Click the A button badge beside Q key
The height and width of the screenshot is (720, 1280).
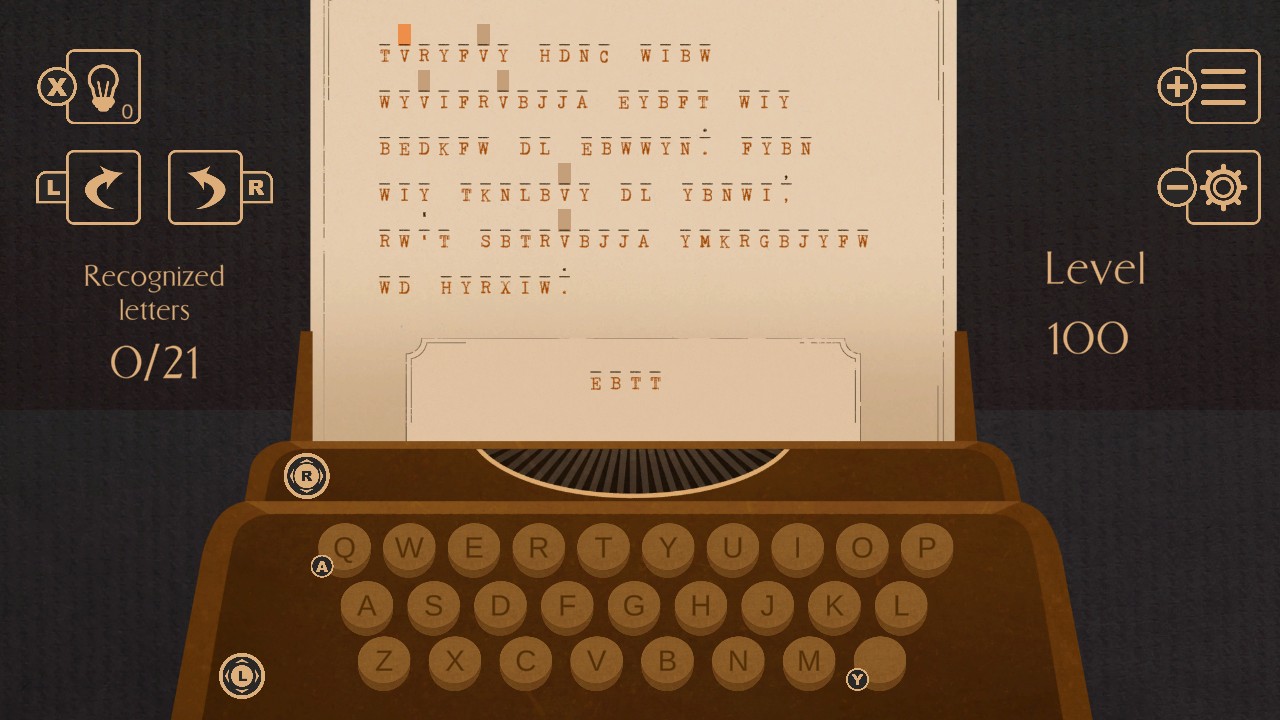point(322,567)
